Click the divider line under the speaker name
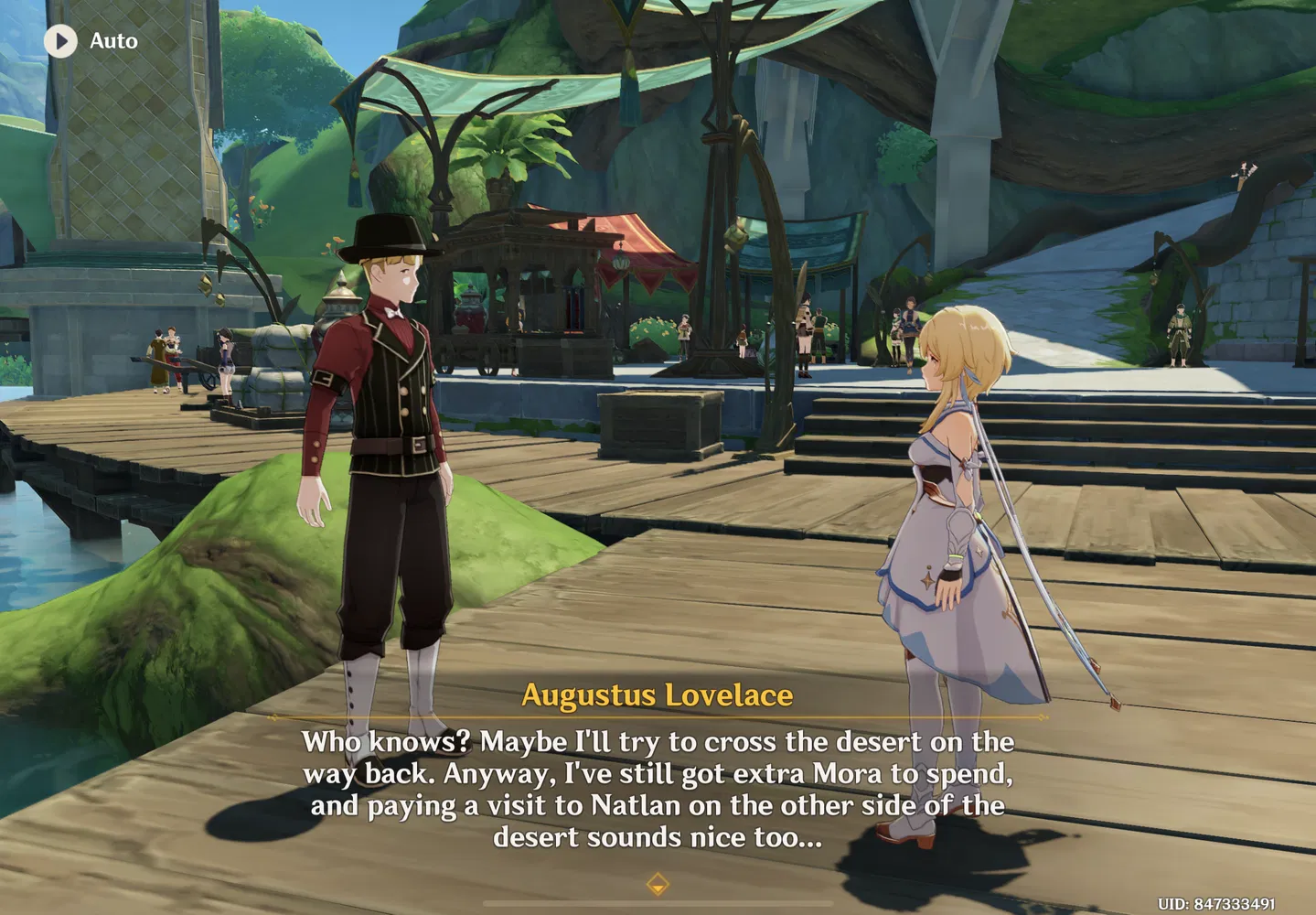Image resolution: width=1316 pixels, height=915 pixels. pos(658,716)
